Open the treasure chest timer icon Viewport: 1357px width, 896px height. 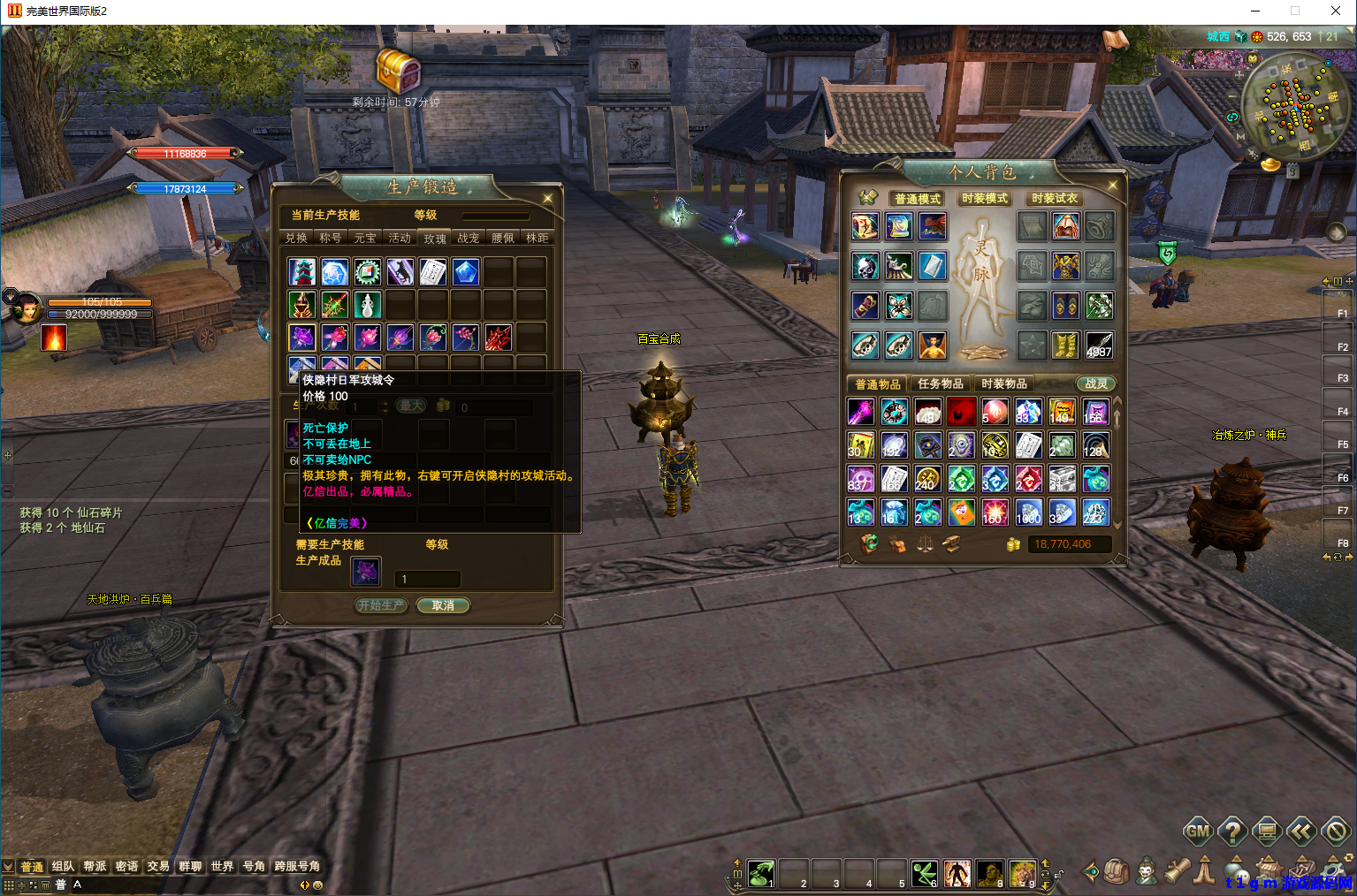[399, 70]
